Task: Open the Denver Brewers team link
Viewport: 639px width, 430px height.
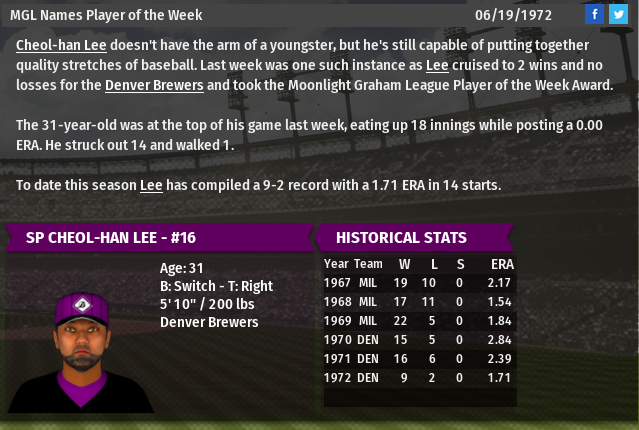Action: 154,84
